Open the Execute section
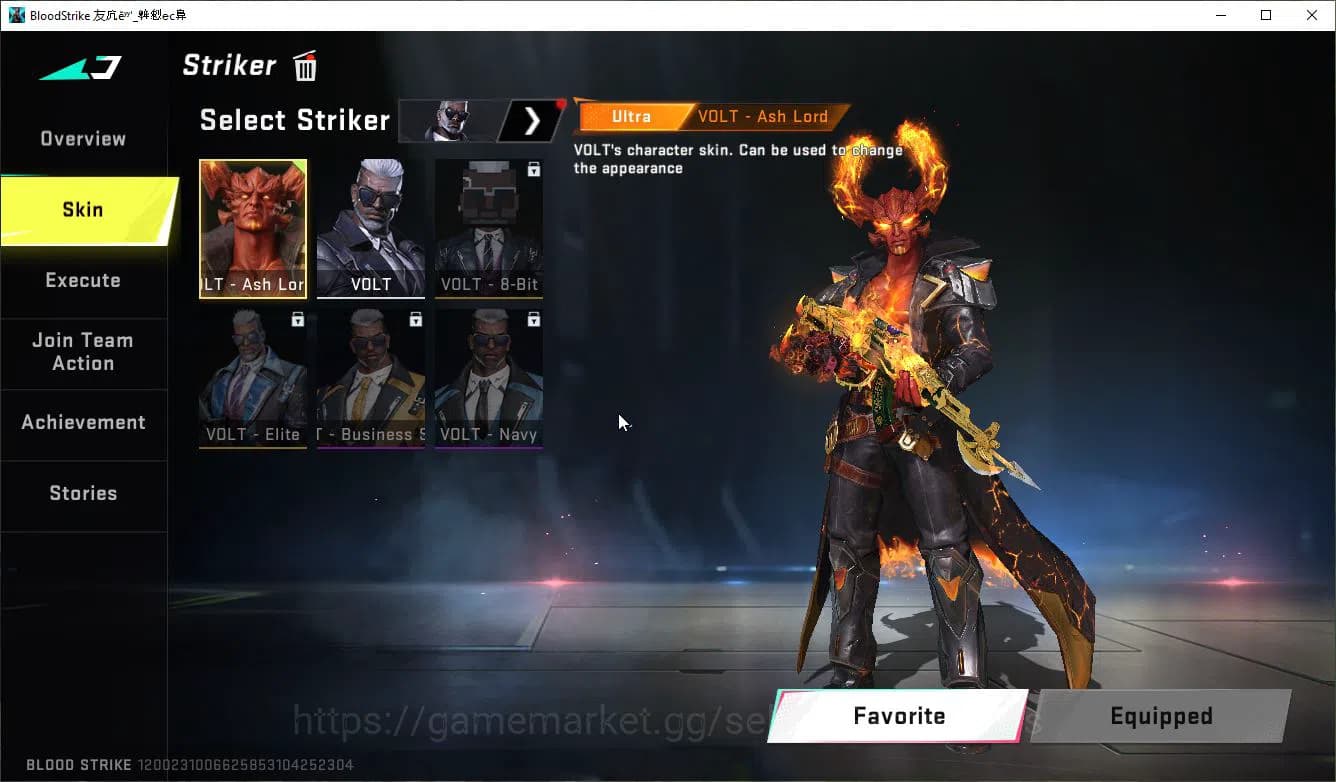 (x=83, y=281)
